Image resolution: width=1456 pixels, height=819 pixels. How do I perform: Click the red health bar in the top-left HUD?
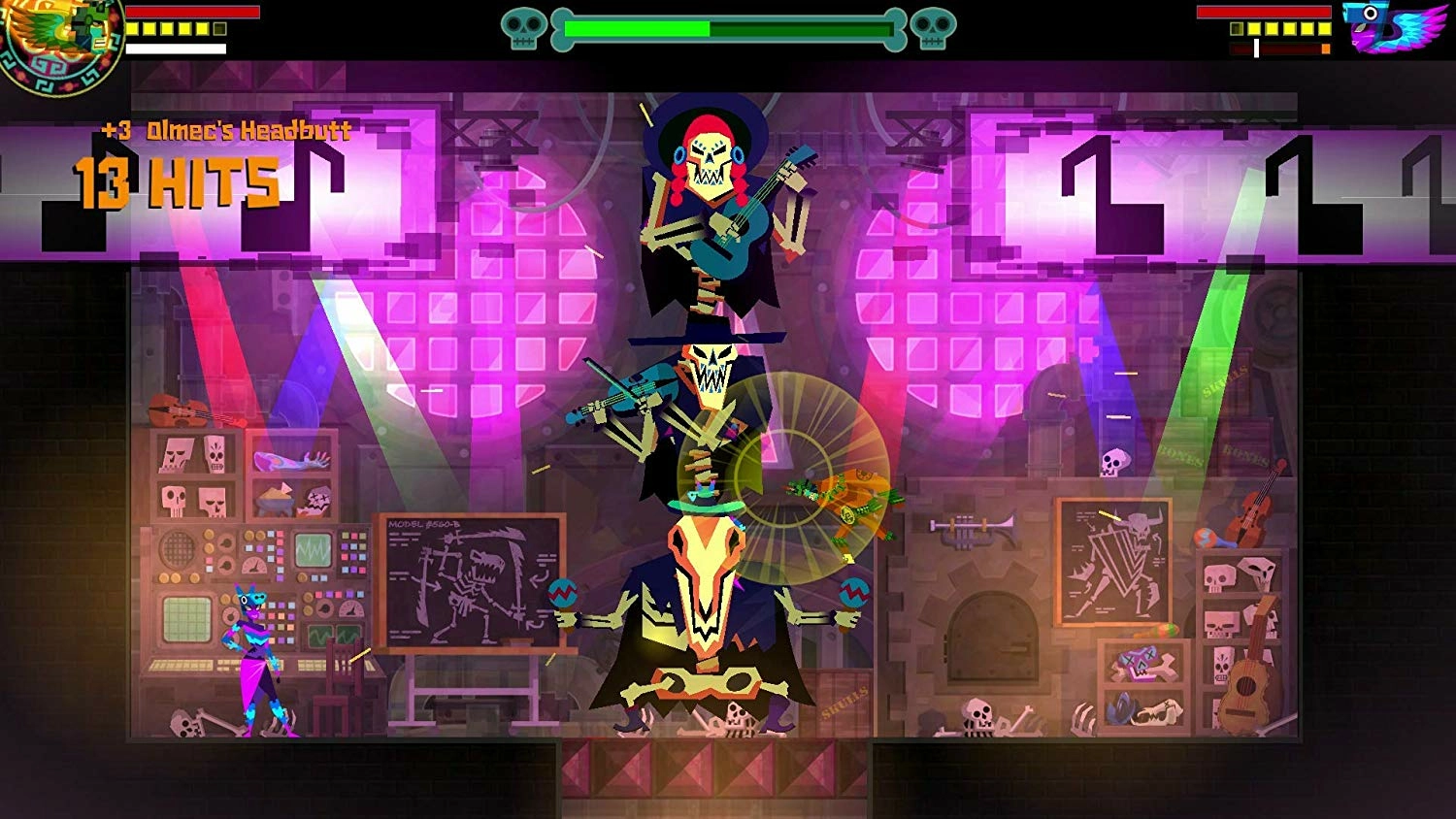tap(194, 12)
